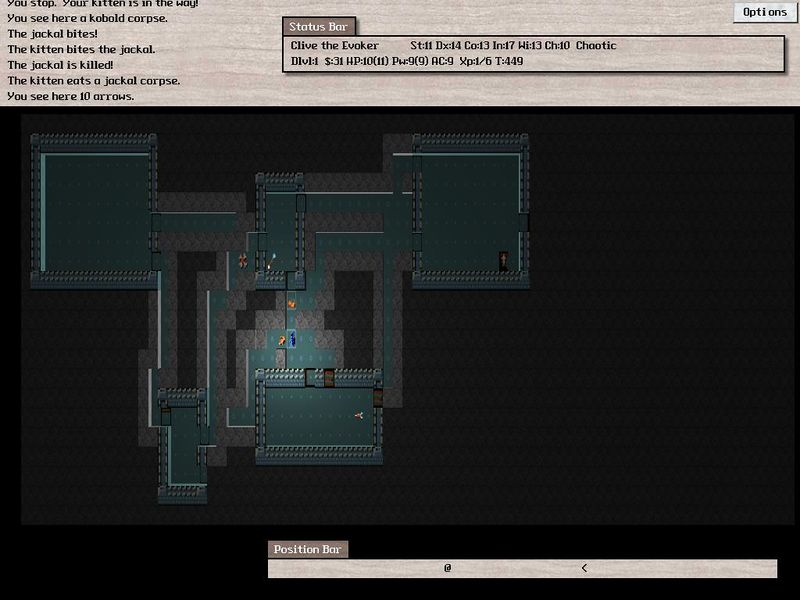This screenshot has width=800, height=600.
Task: Open the Options menu
Action: (x=765, y=12)
